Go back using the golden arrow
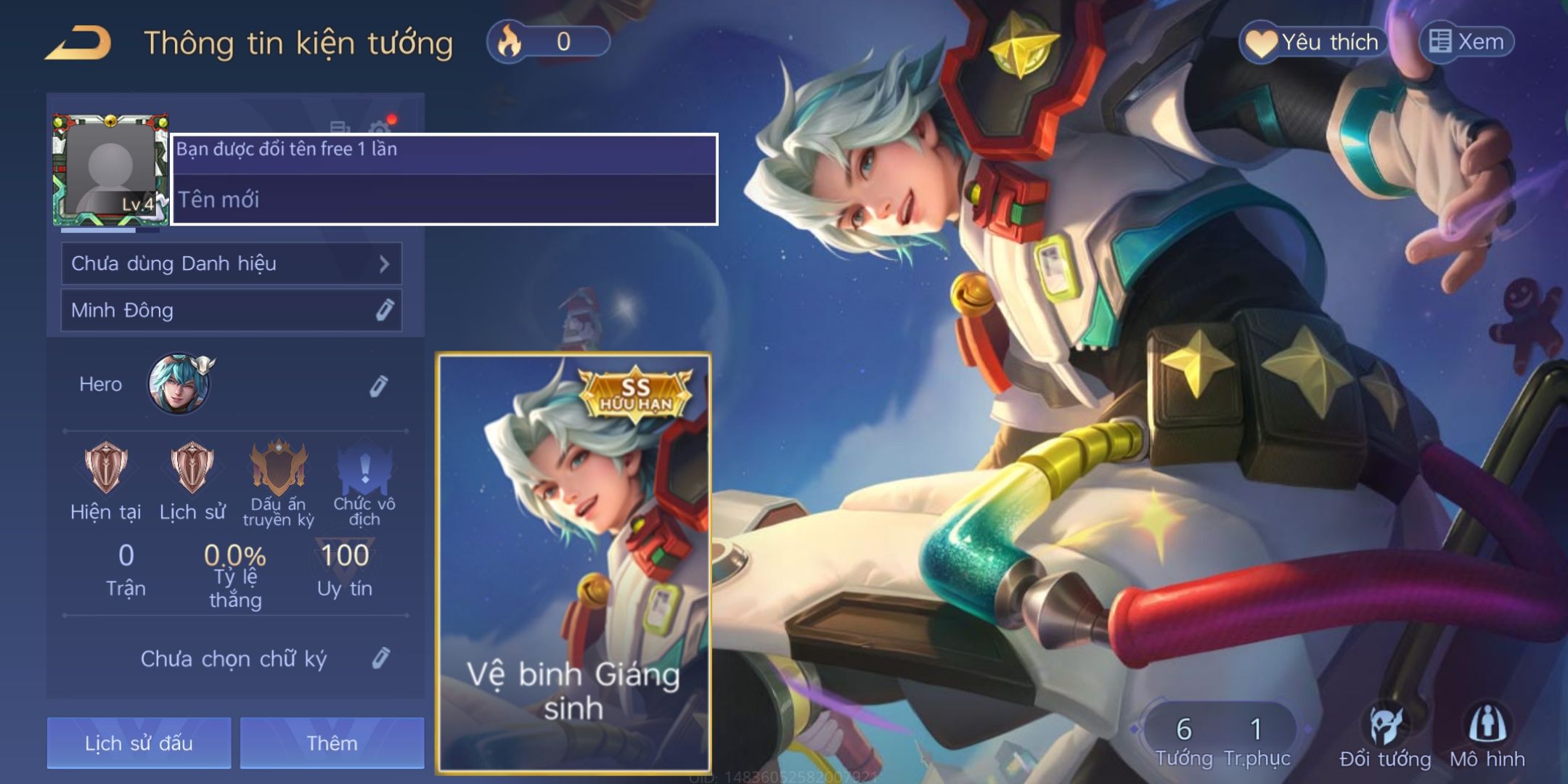Image resolution: width=1568 pixels, height=784 pixels. [78, 43]
